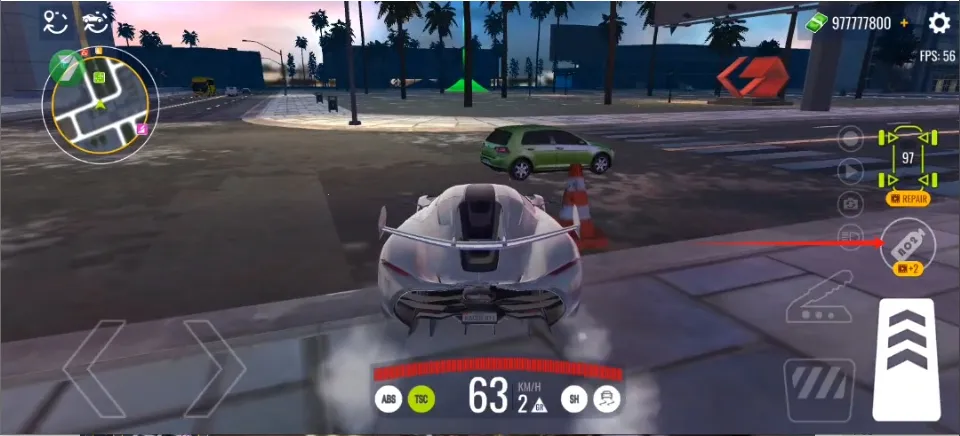Screen dimensions: 960x436
Task: Open the photo camera mode
Action: click(x=850, y=204)
